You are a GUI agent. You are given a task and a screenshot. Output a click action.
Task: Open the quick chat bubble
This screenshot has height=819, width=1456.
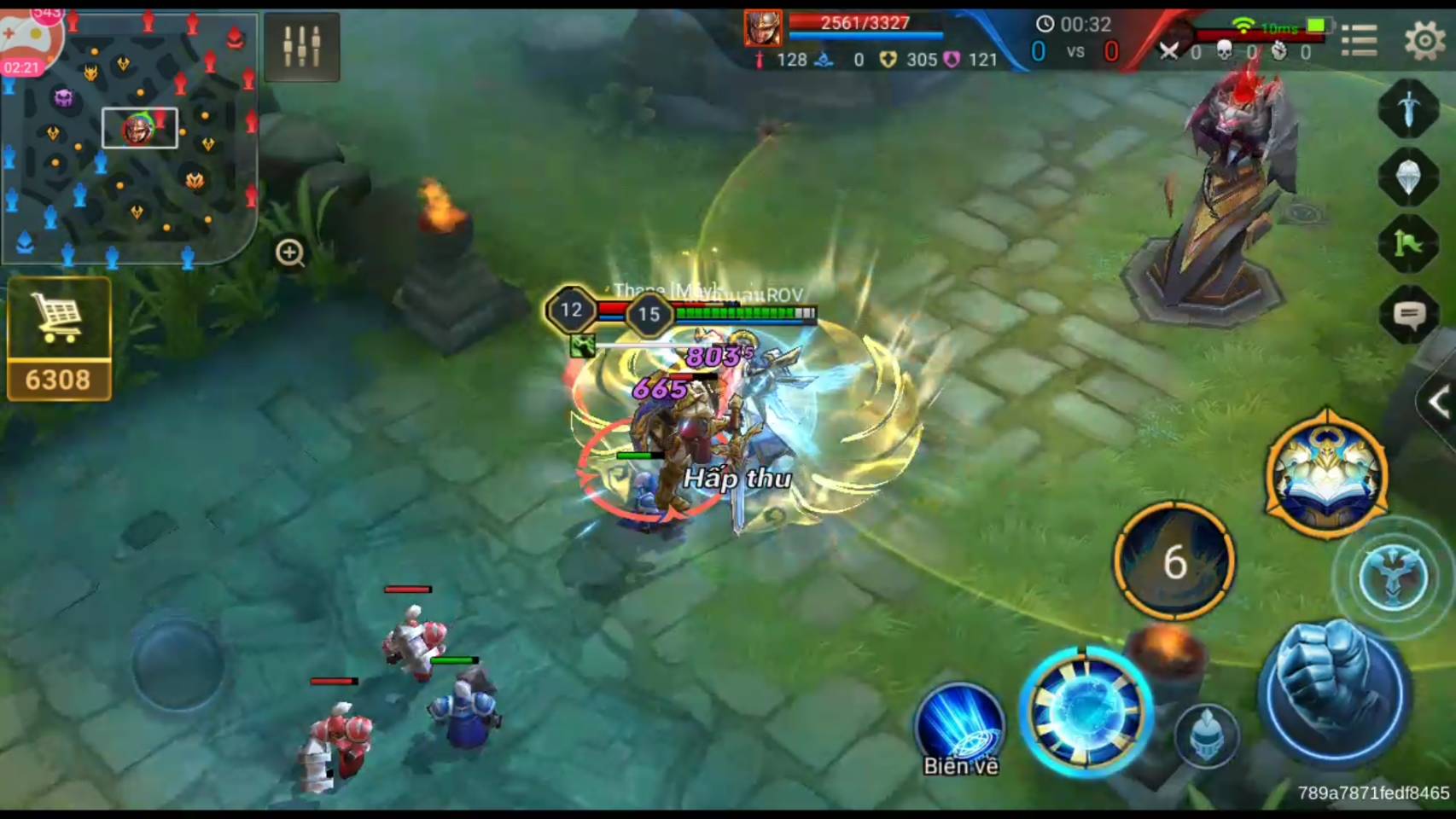point(1408,316)
